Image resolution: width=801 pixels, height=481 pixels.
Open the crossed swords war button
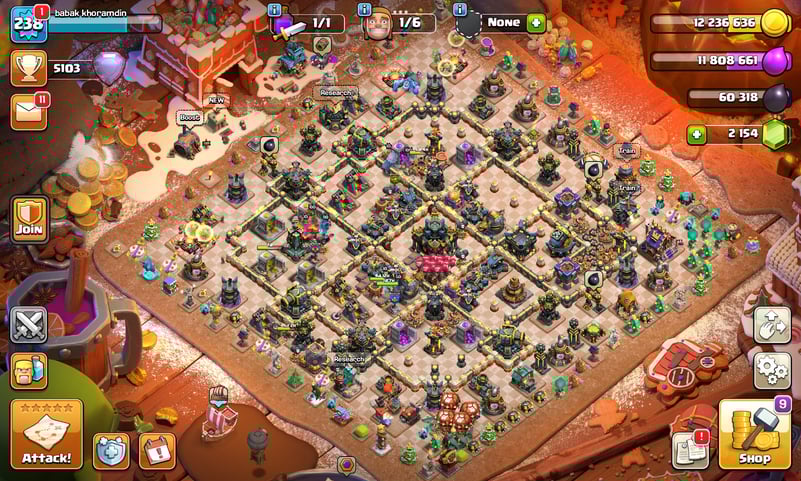[x=29, y=325]
